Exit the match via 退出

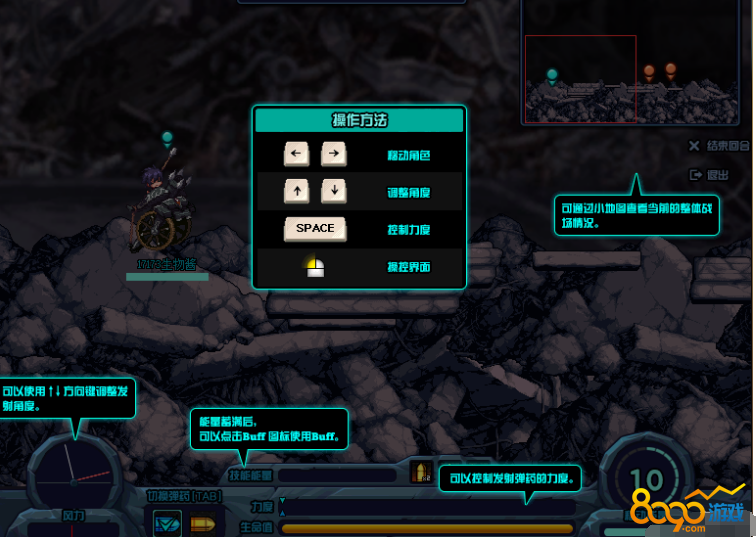coord(710,175)
